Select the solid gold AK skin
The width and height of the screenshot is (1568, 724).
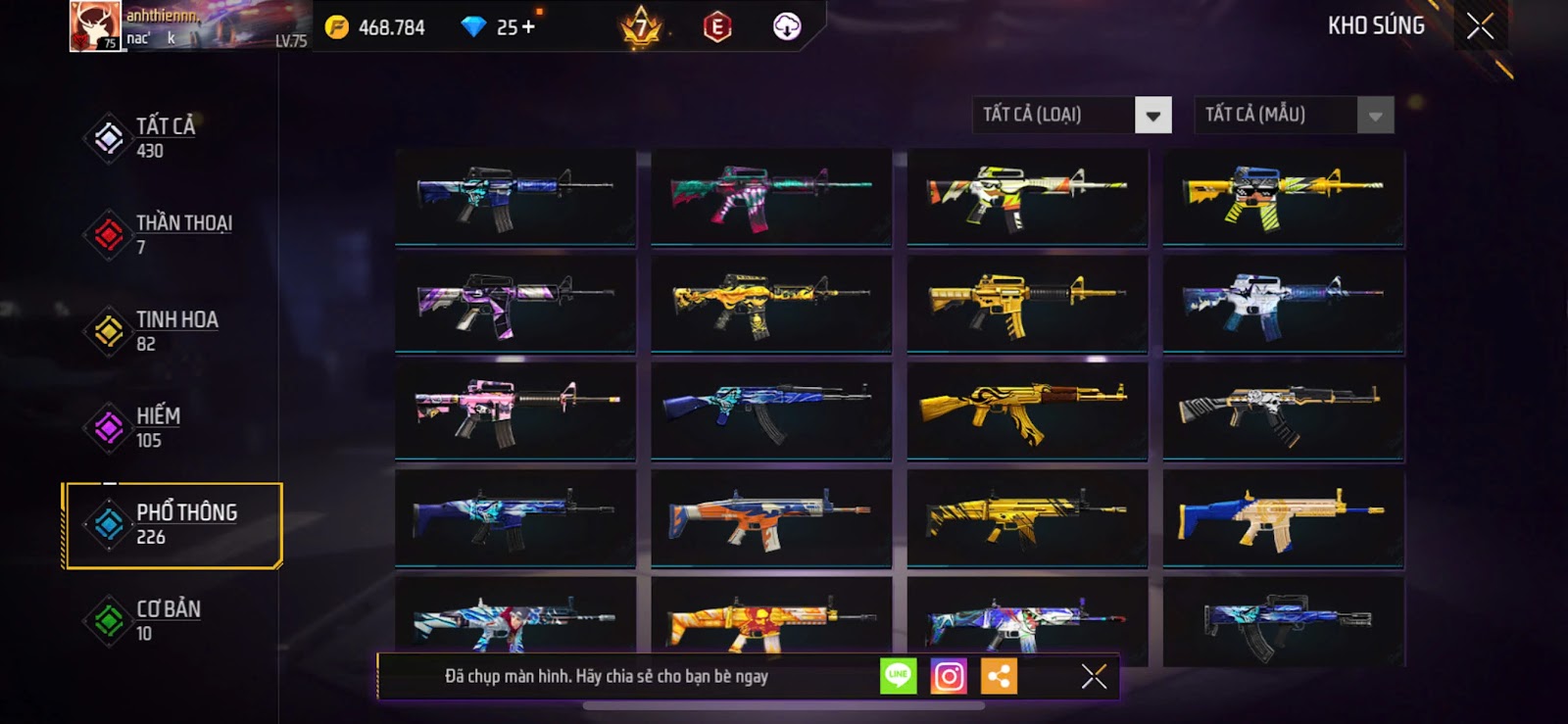coord(1026,410)
